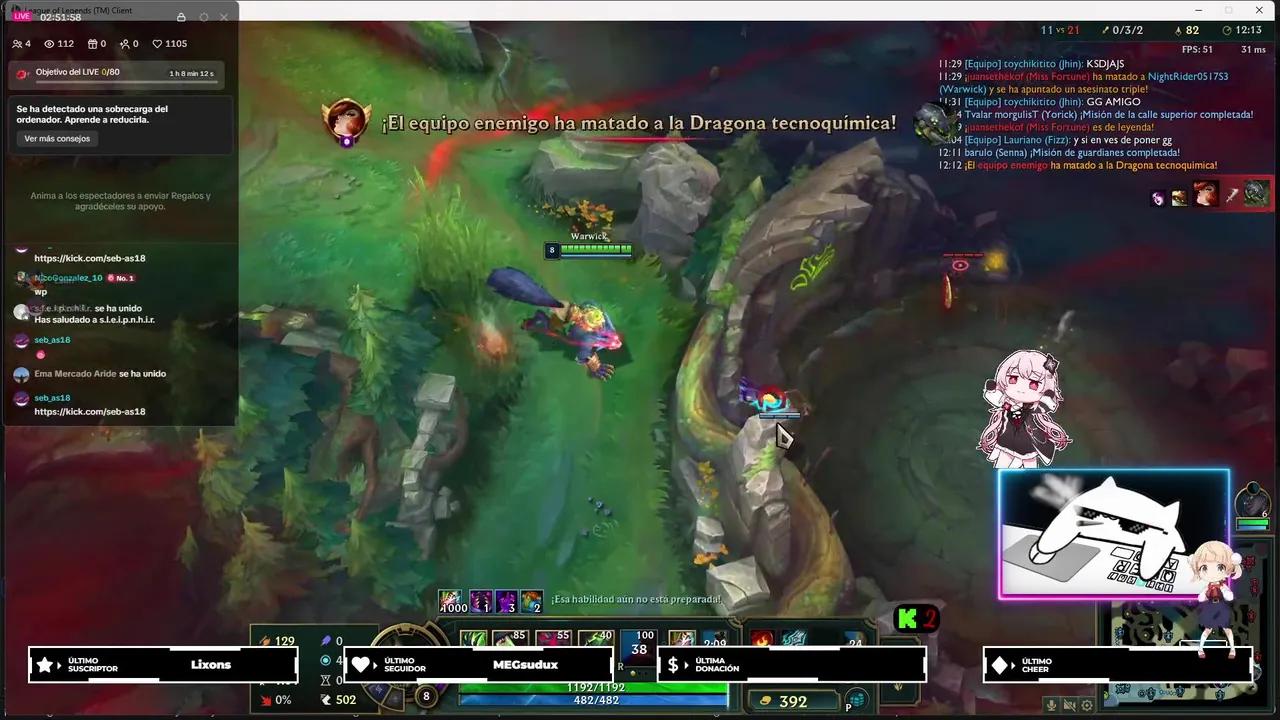Expand the Último Suscriptor widget arrow
1280x720 pixels.
(x=58, y=664)
